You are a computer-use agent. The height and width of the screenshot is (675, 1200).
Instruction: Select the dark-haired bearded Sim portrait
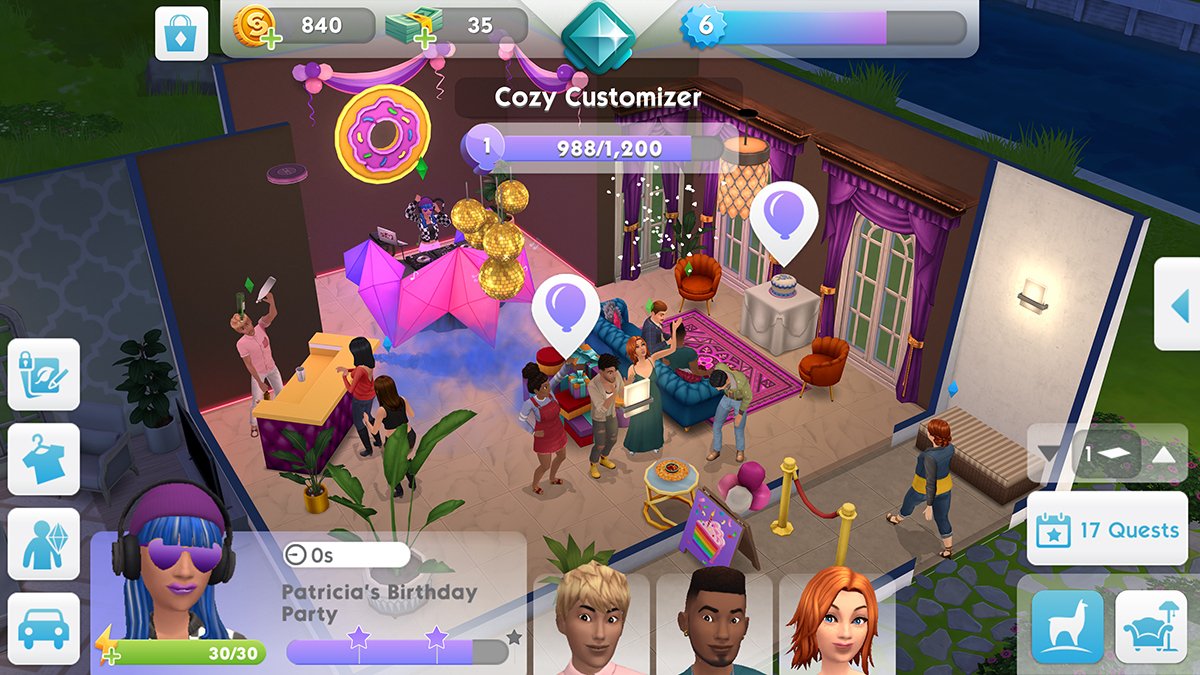point(714,620)
